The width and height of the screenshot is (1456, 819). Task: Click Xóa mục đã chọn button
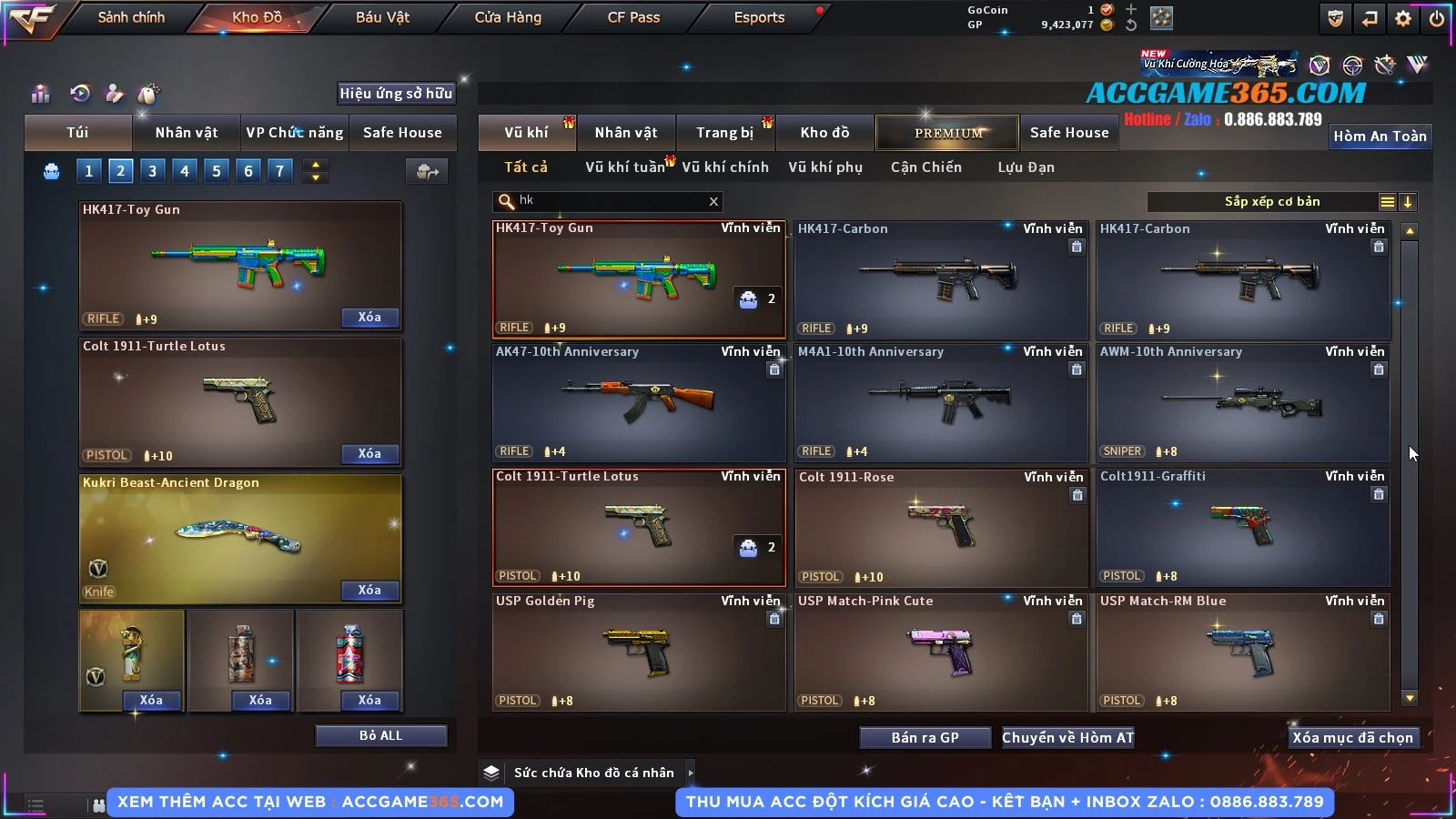[1352, 738]
